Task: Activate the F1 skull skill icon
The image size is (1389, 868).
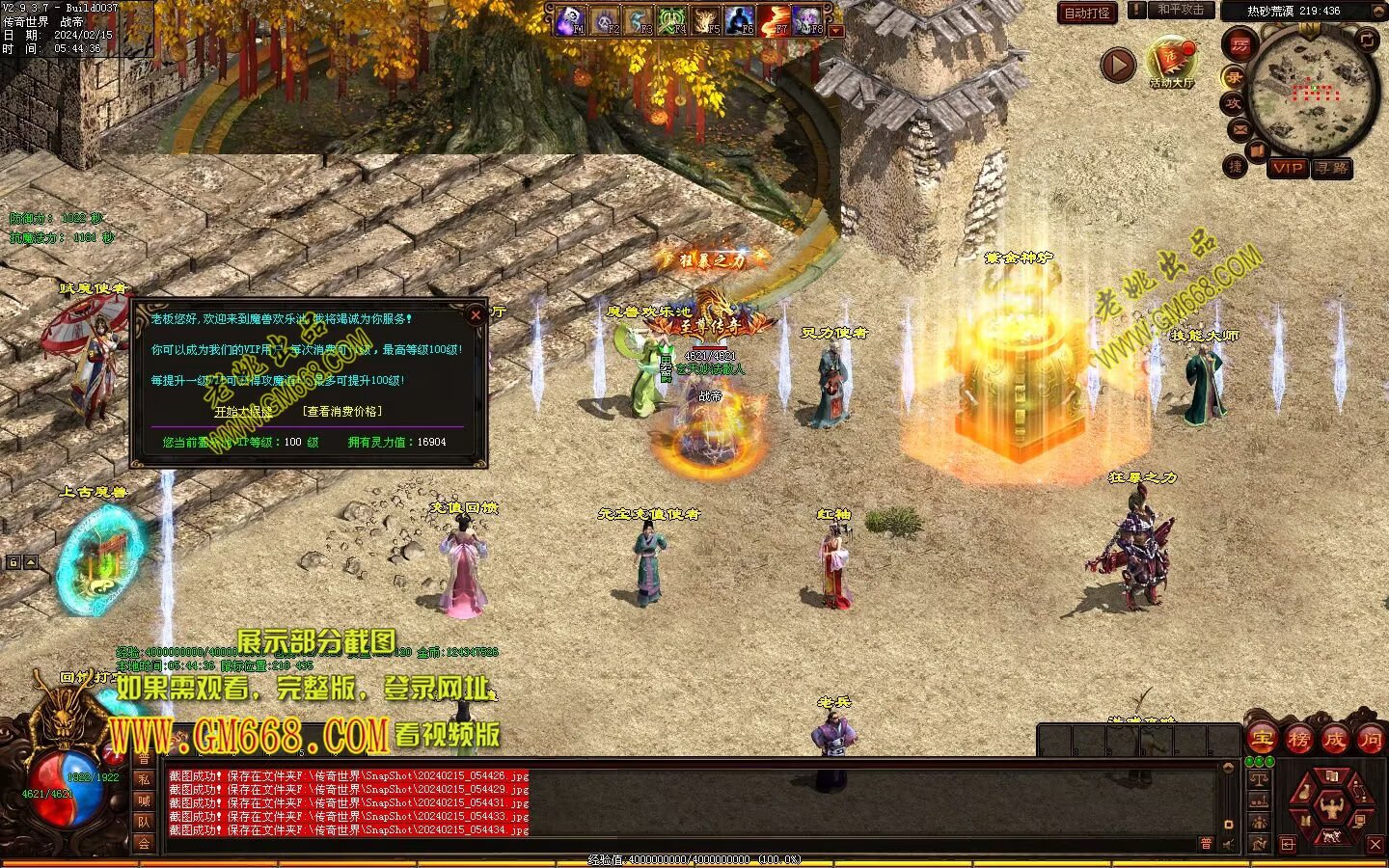Action: pyautogui.click(x=570, y=19)
